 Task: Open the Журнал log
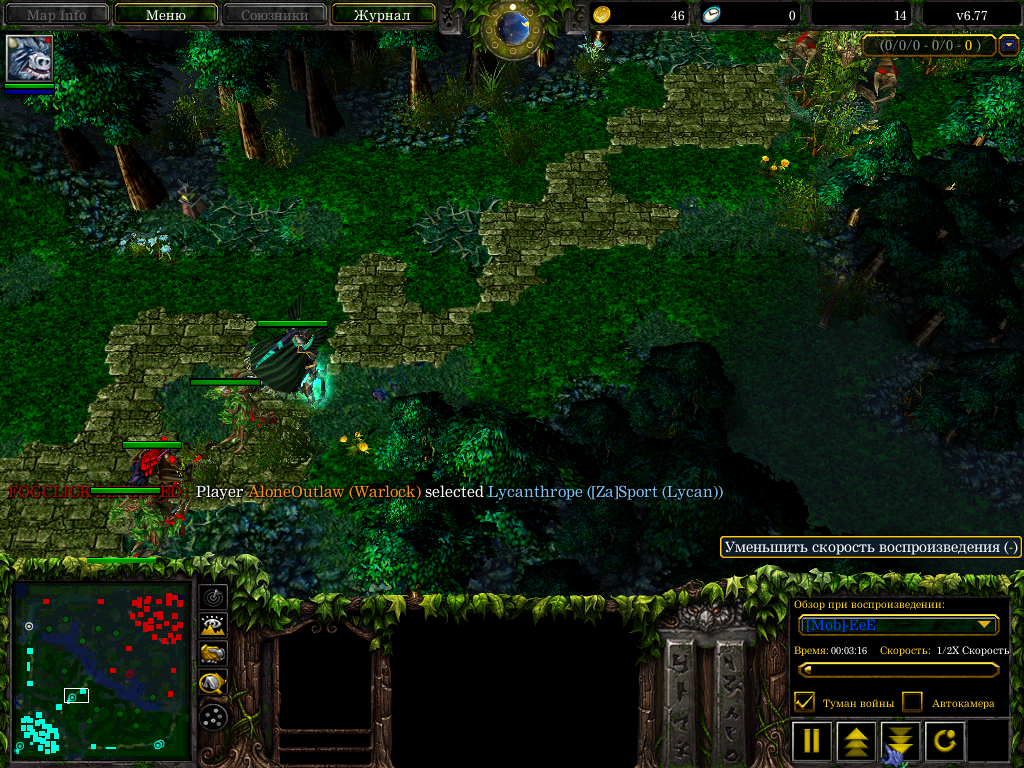tap(382, 15)
